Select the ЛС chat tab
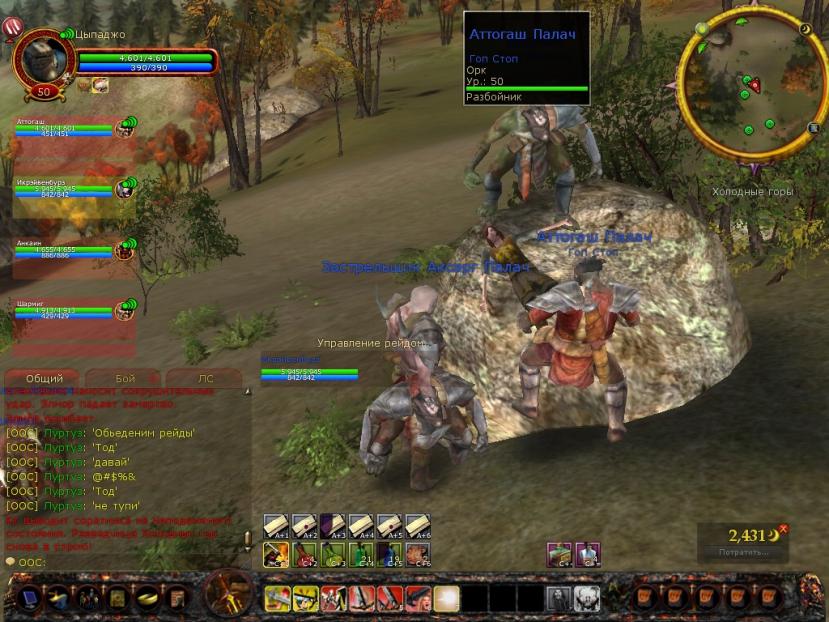Viewport: 829px width, 622px height. 204,379
